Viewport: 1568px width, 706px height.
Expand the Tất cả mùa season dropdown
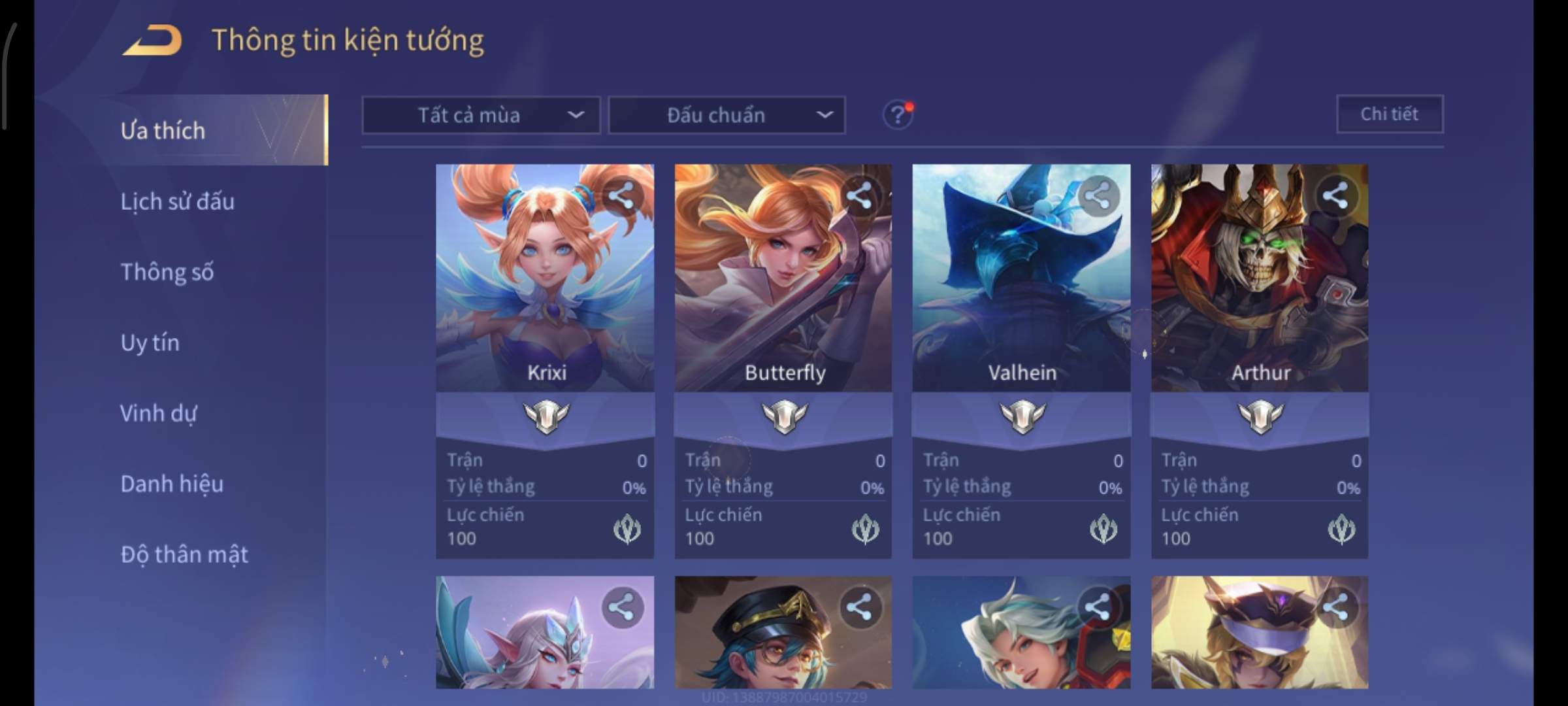click(x=481, y=116)
